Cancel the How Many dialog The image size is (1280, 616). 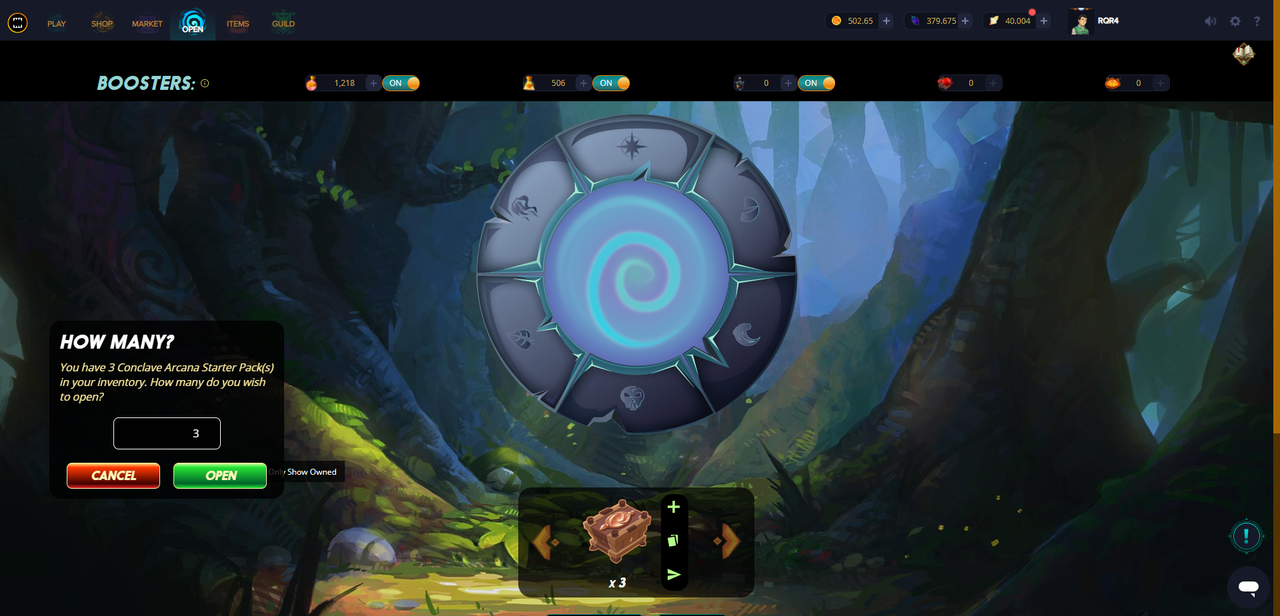(x=113, y=476)
